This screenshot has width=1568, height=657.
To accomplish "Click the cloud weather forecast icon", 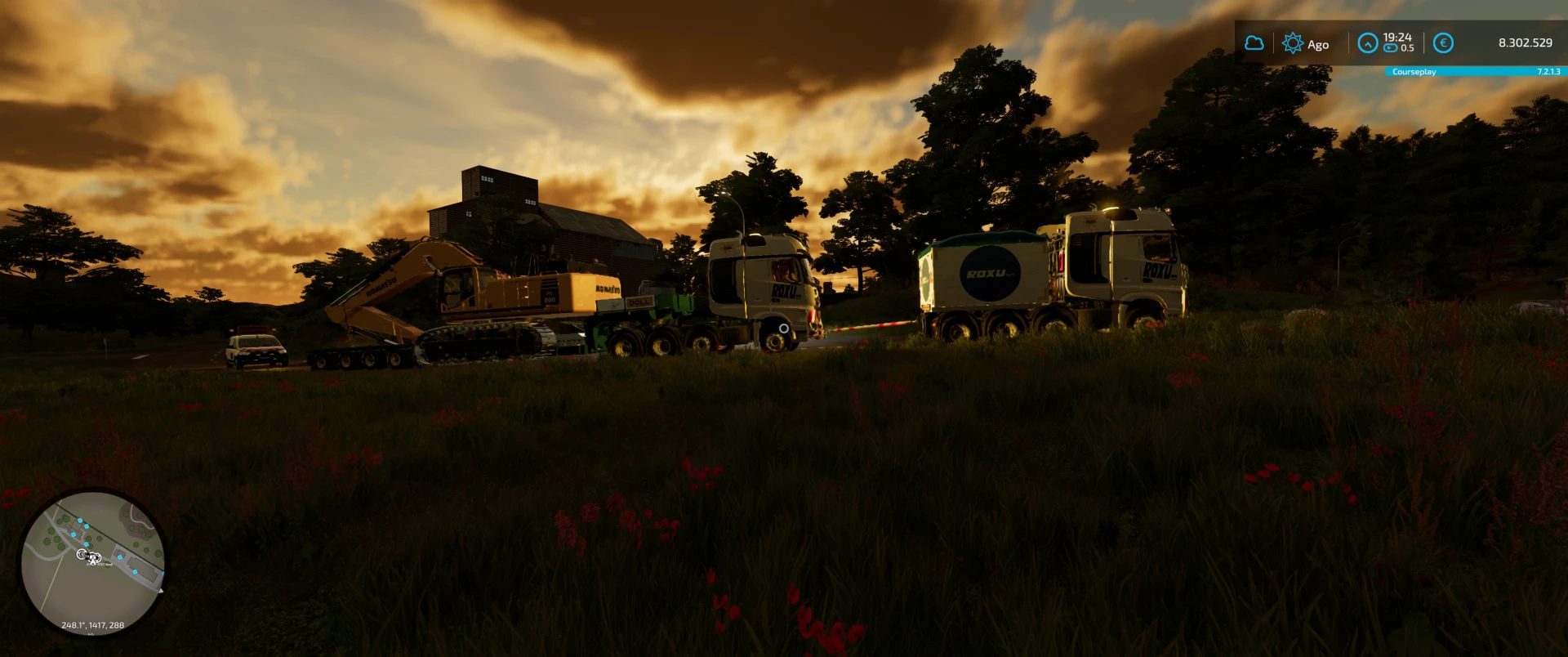I will tap(1254, 42).
